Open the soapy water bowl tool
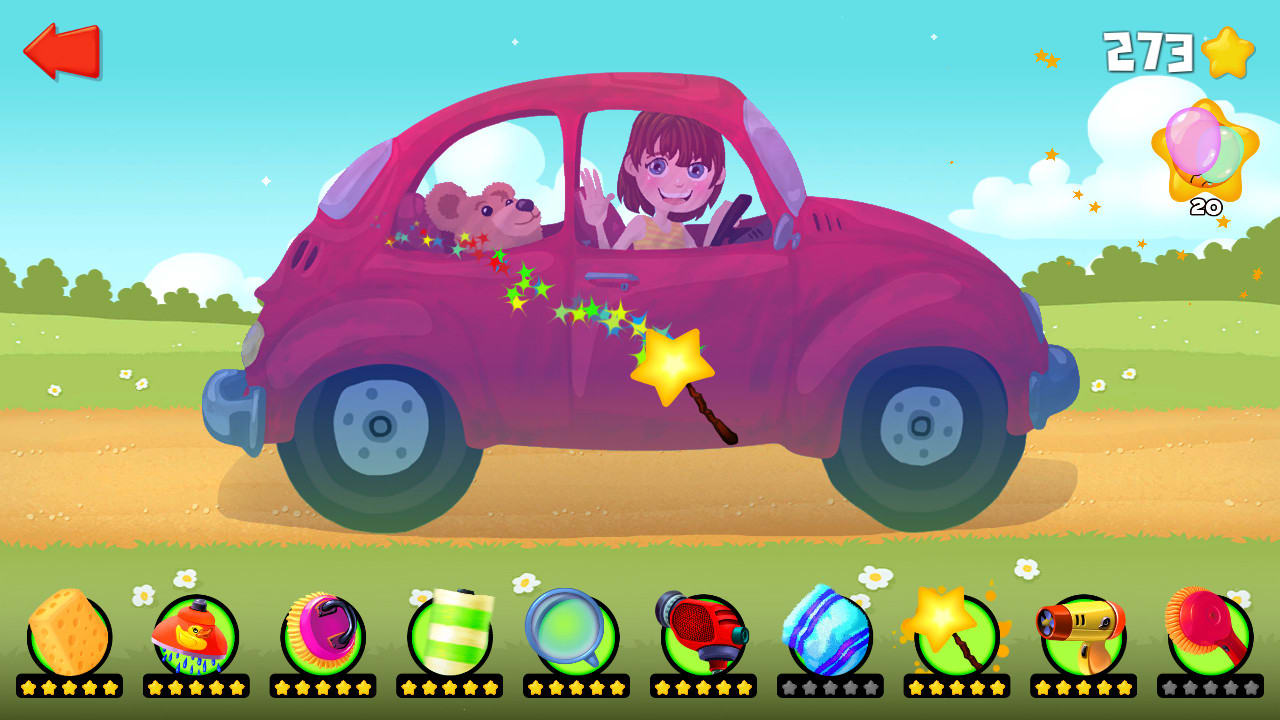The height and width of the screenshot is (720, 1280). click(572, 631)
